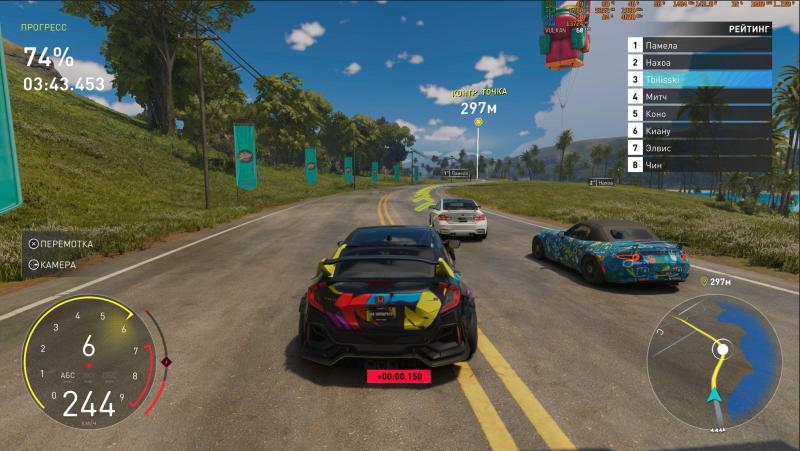Choose Элвис in the ranking list

[700, 147]
